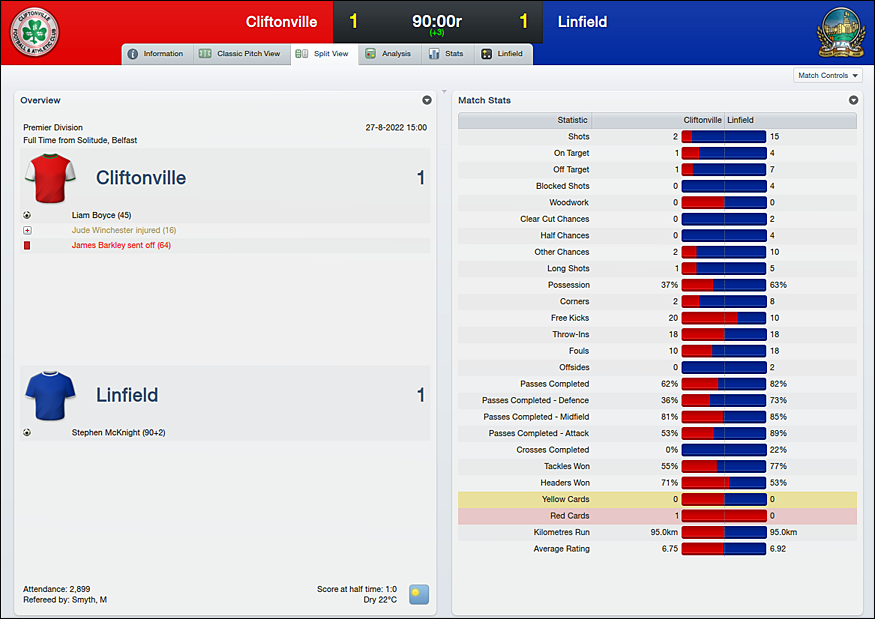The height and width of the screenshot is (619, 875).
Task: Select the Yellow Cards stat row
Action: point(657,499)
